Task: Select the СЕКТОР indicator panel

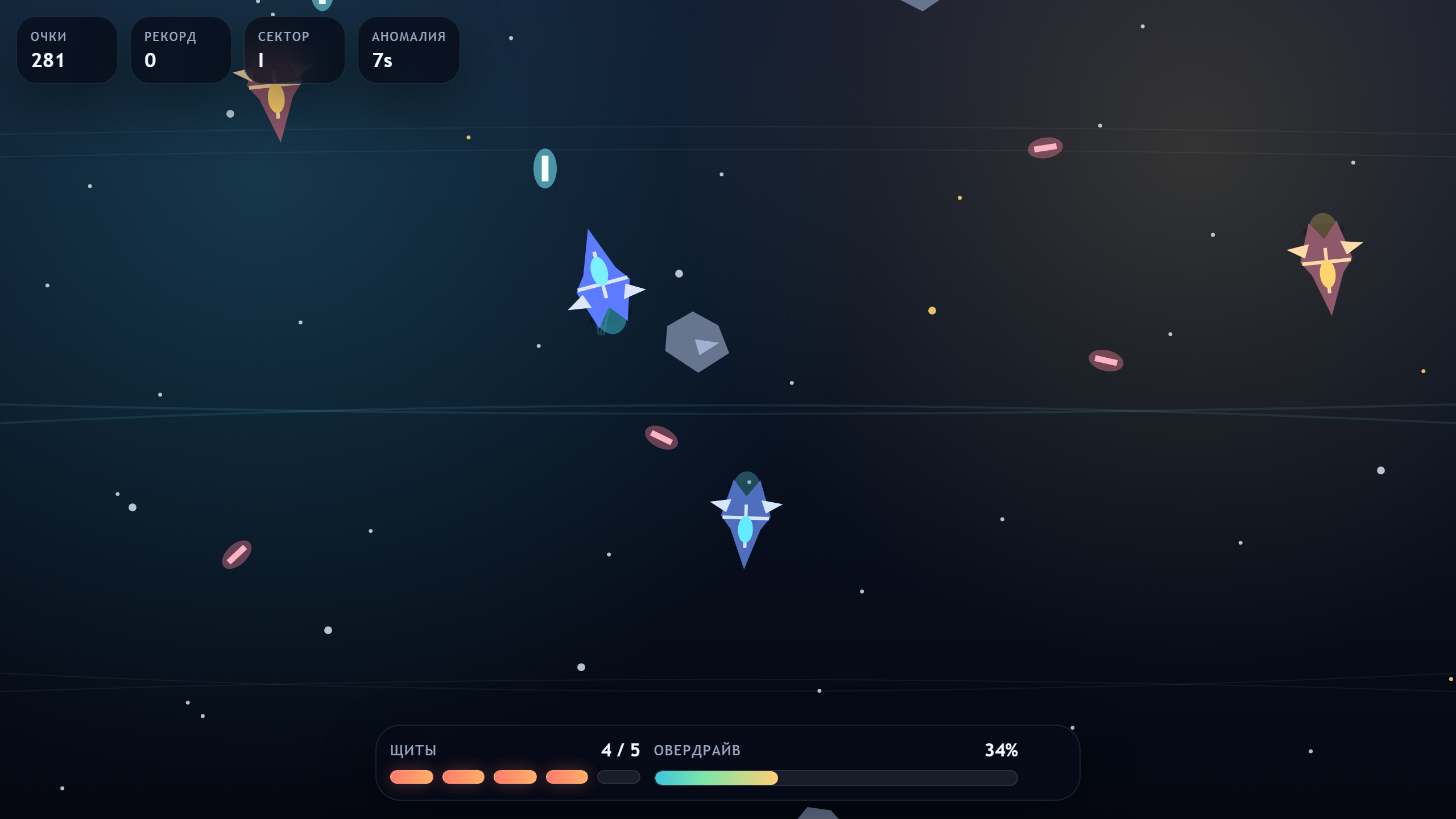Action: pos(294,49)
